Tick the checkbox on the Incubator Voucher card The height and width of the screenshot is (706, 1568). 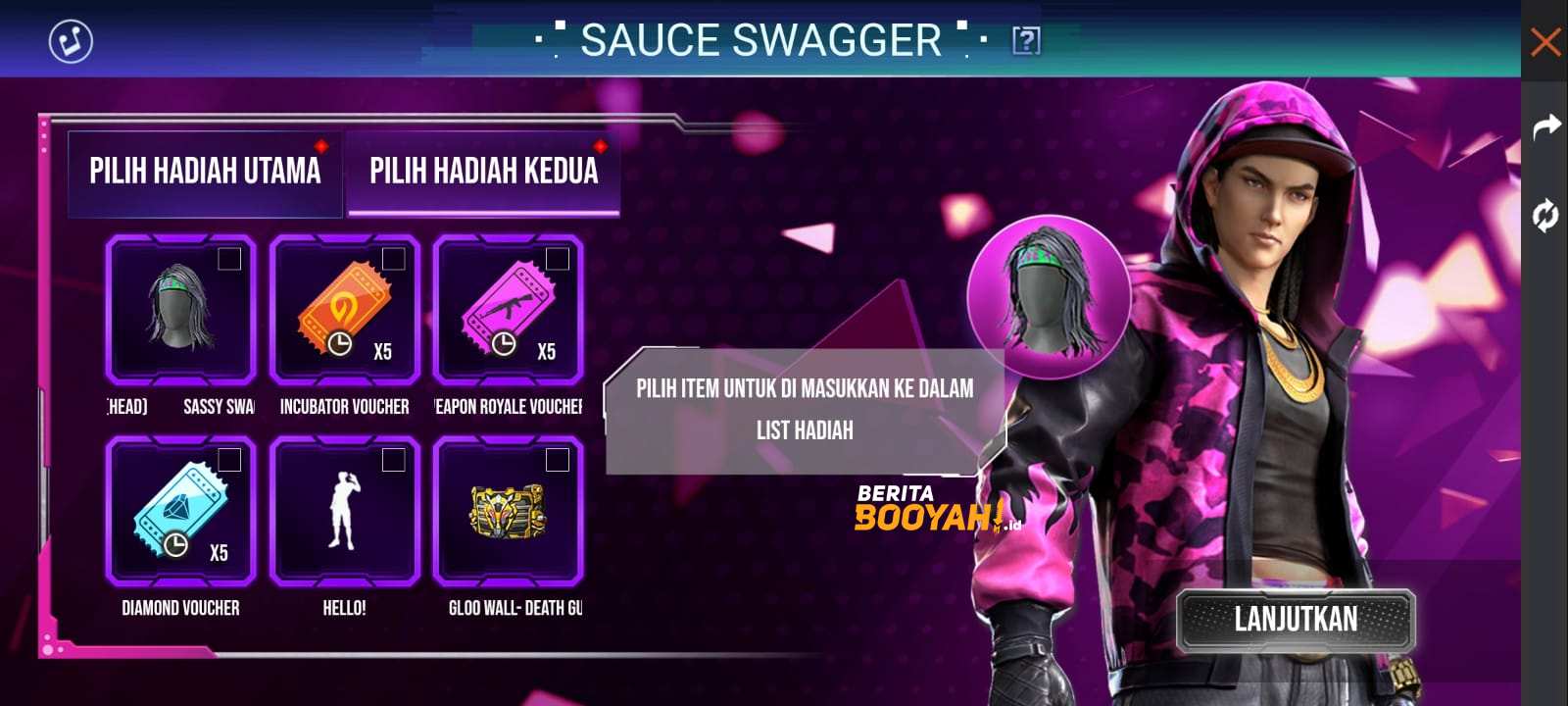coord(393,257)
